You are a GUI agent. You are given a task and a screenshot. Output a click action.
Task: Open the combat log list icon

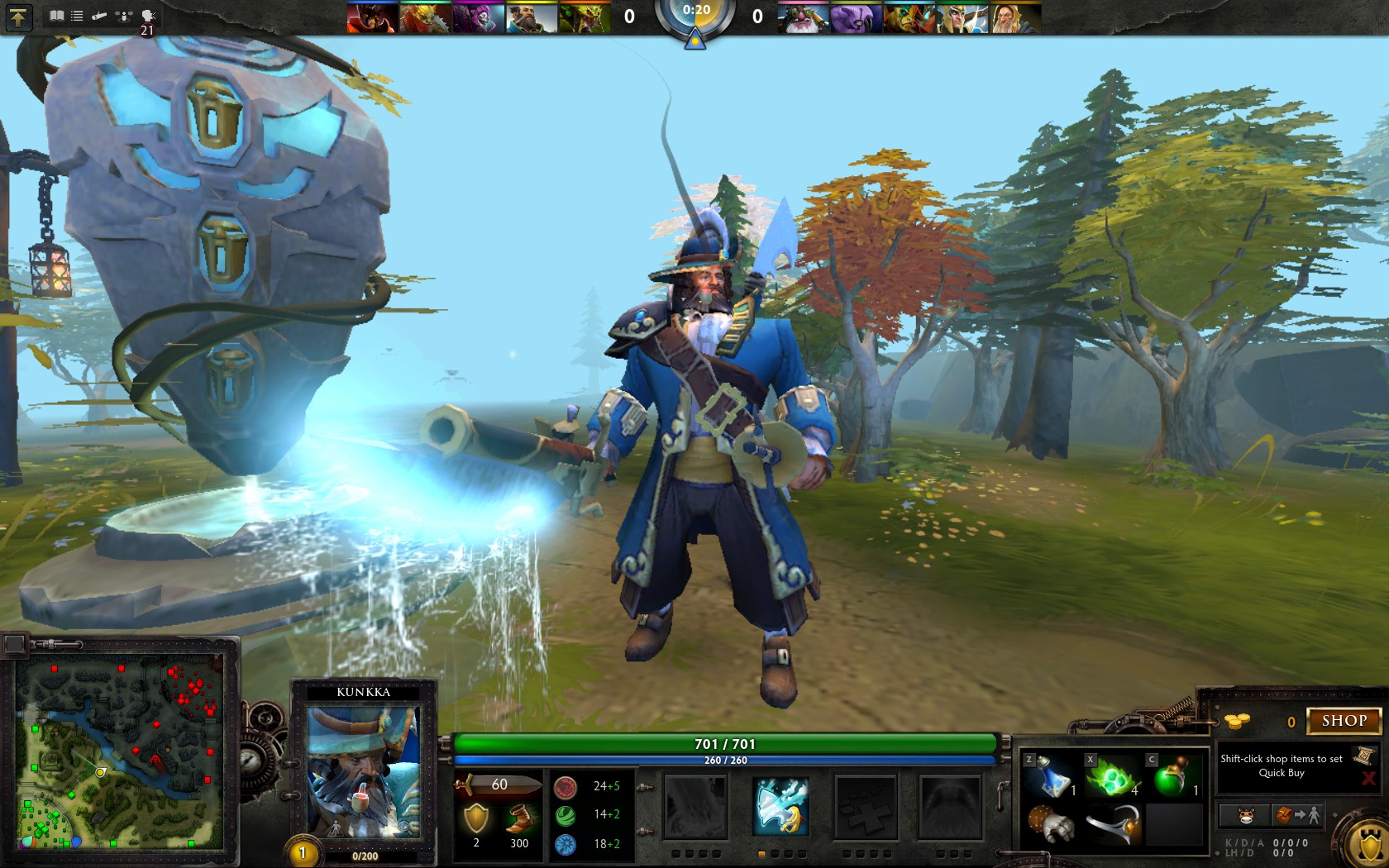pyautogui.click(x=77, y=15)
